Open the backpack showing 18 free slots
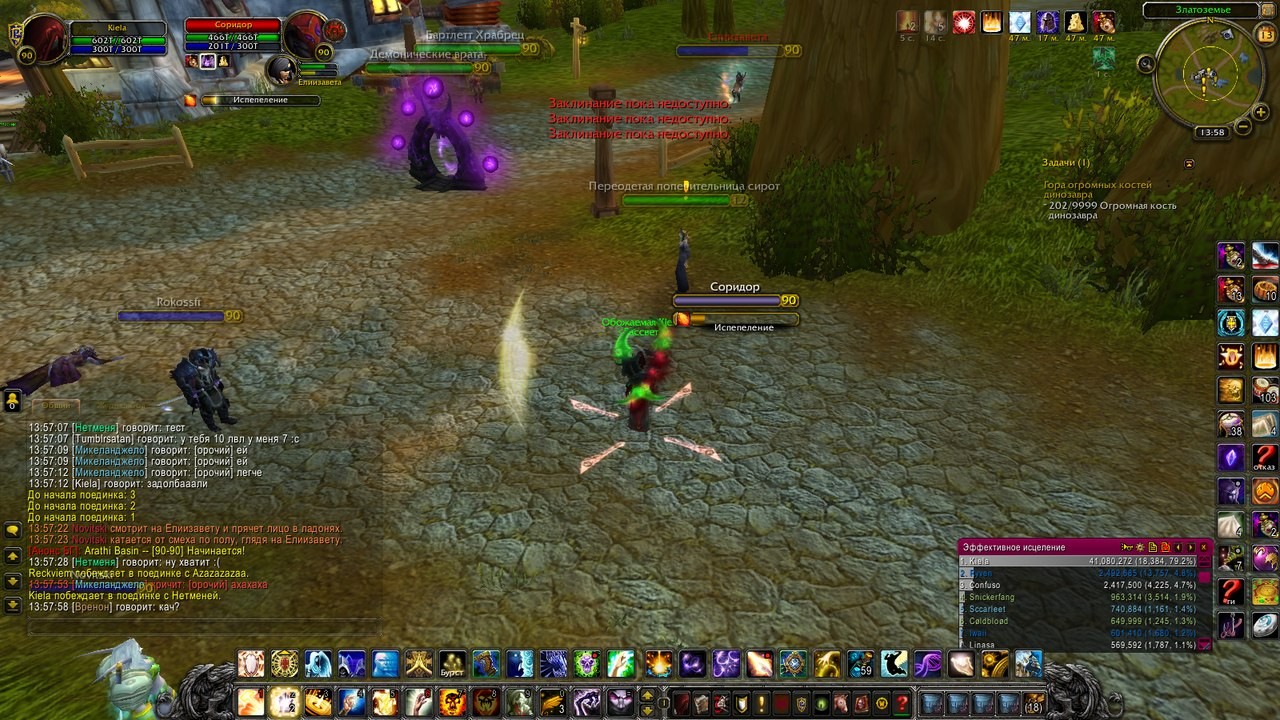 1033,703
